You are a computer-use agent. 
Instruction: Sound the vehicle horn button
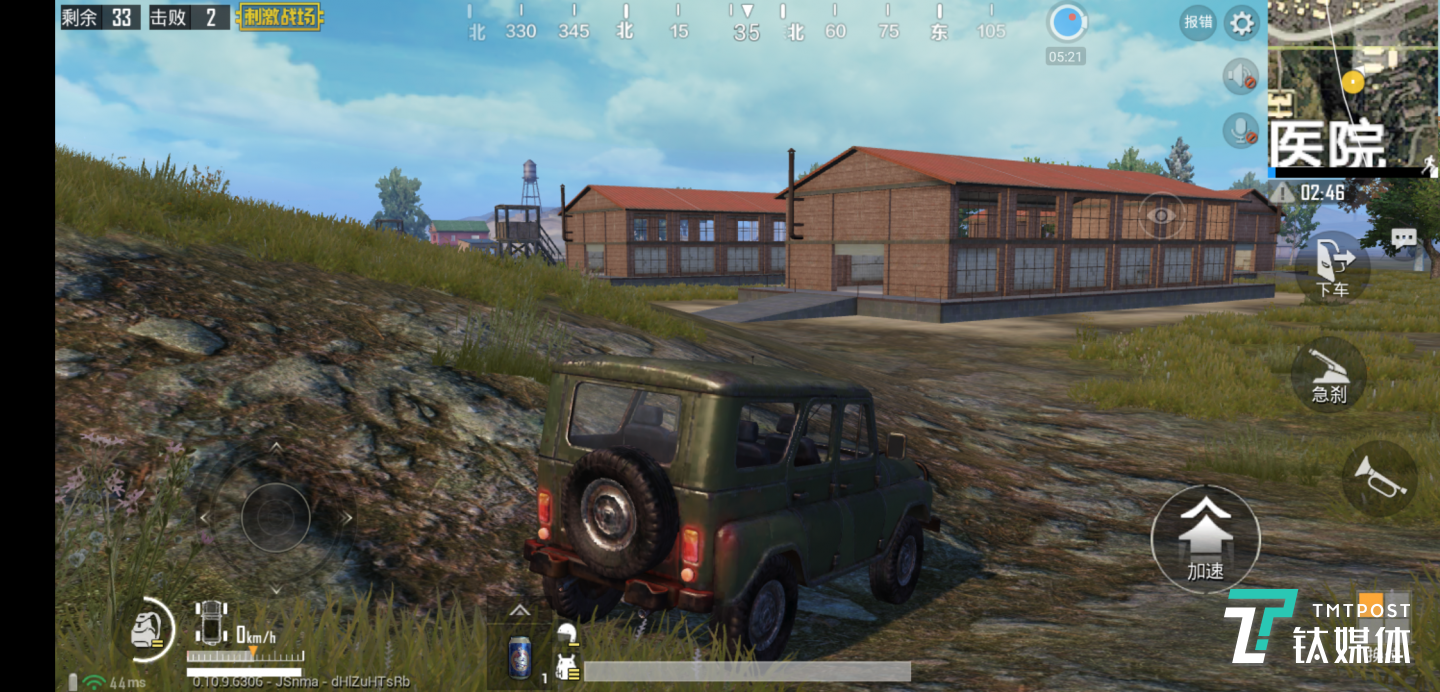point(1380,477)
